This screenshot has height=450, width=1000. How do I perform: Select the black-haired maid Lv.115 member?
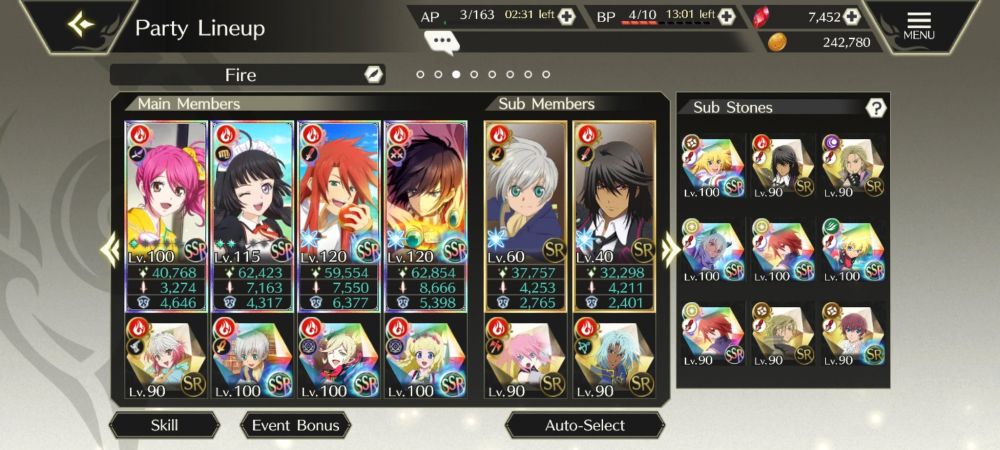252,215
